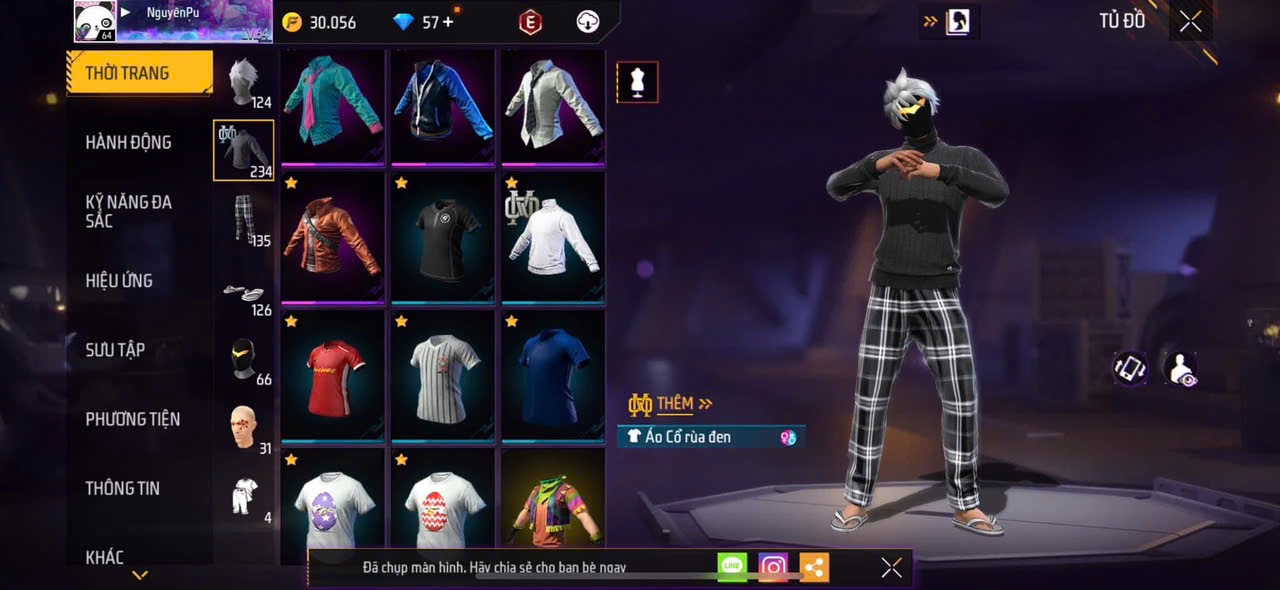The height and width of the screenshot is (590, 1280).
Task: Go to the Sưu Tập tab
Action: 115,349
